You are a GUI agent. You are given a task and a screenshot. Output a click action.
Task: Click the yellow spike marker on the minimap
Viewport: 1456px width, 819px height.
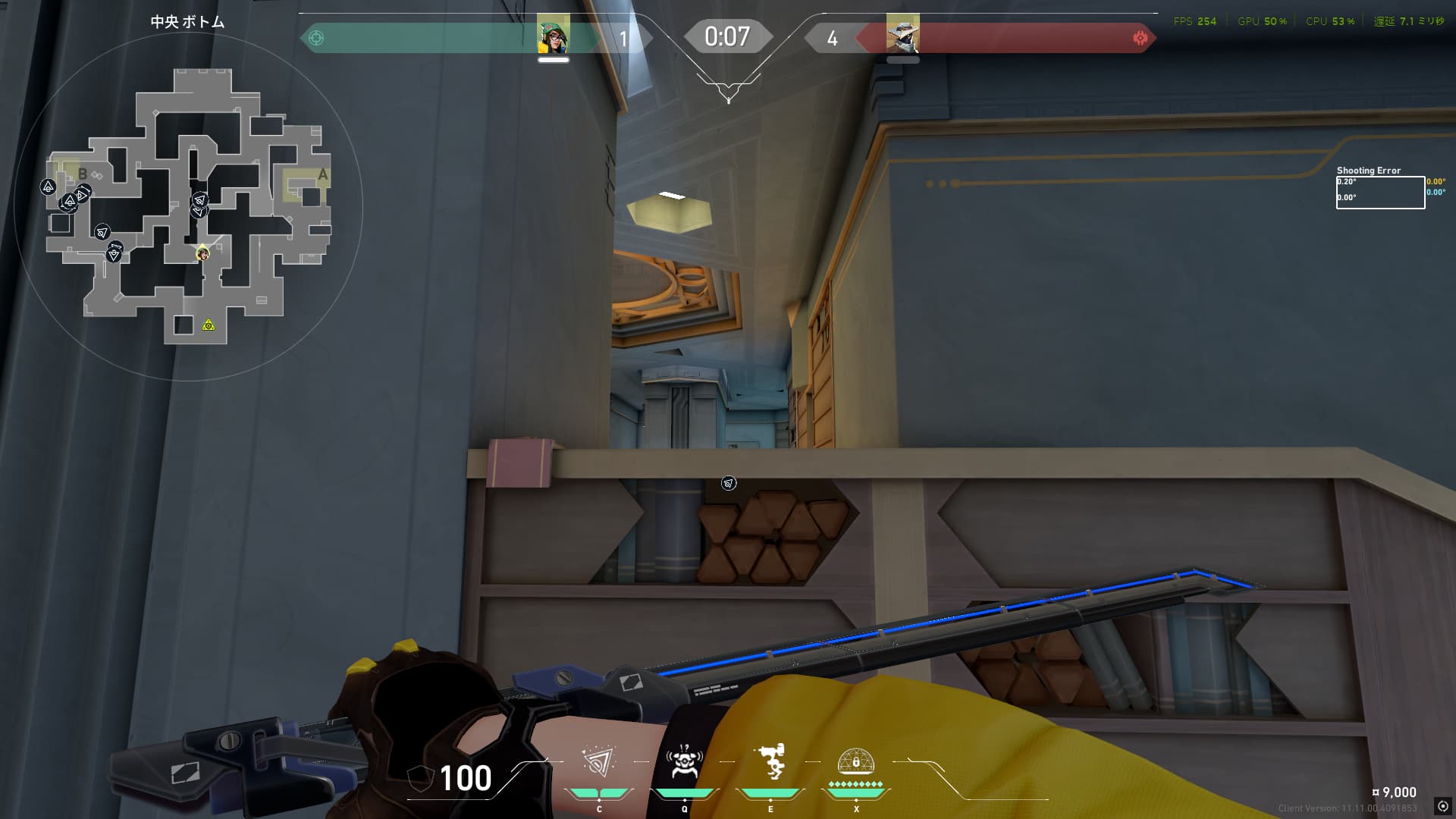(x=209, y=325)
